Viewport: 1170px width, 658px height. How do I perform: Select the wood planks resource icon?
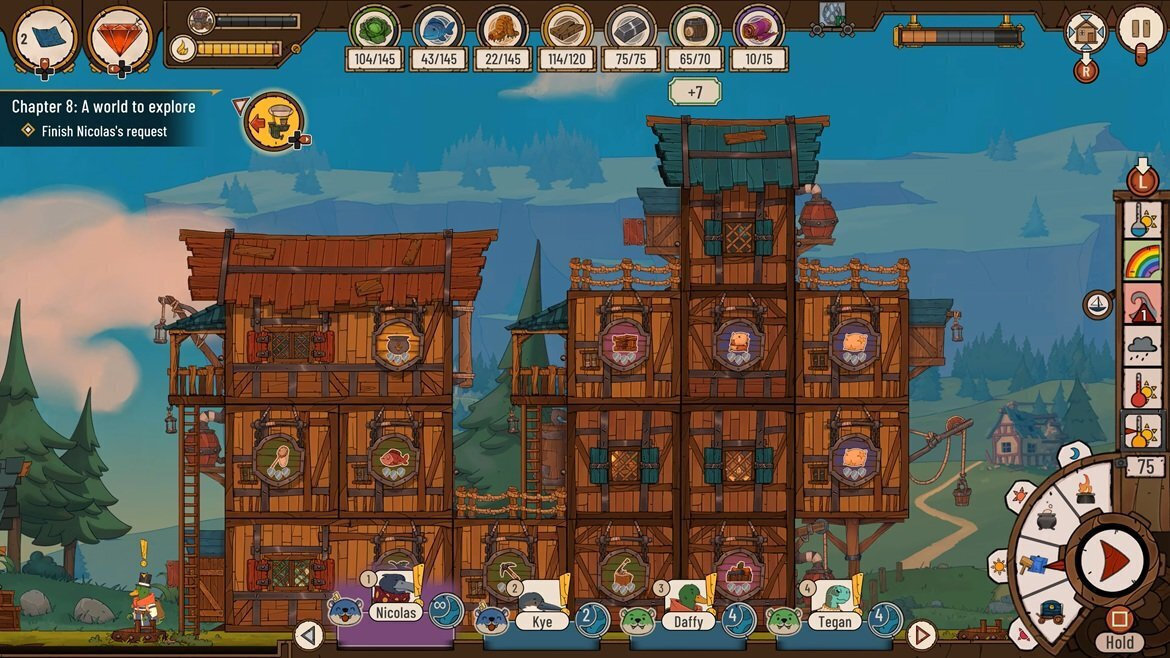[x=567, y=28]
